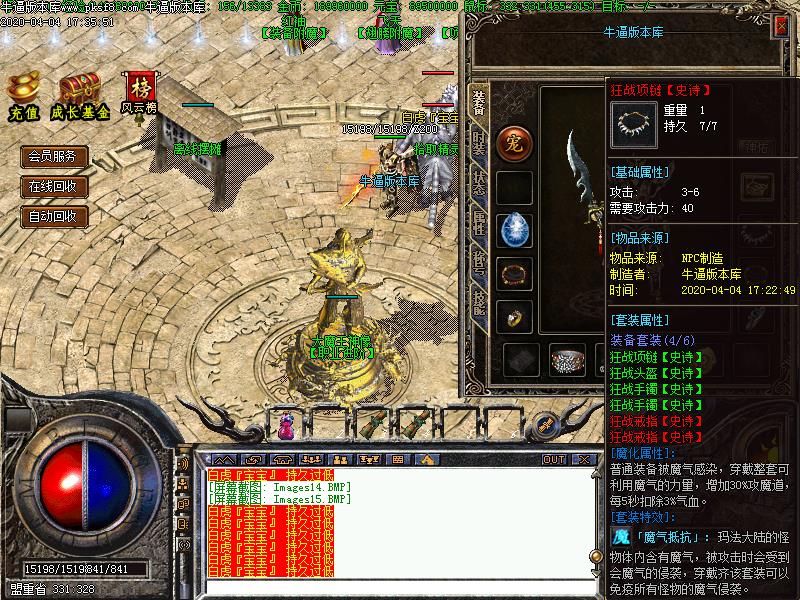Click the OUT button above chat
Viewport: 800px width, 600px height.
[x=553, y=459]
